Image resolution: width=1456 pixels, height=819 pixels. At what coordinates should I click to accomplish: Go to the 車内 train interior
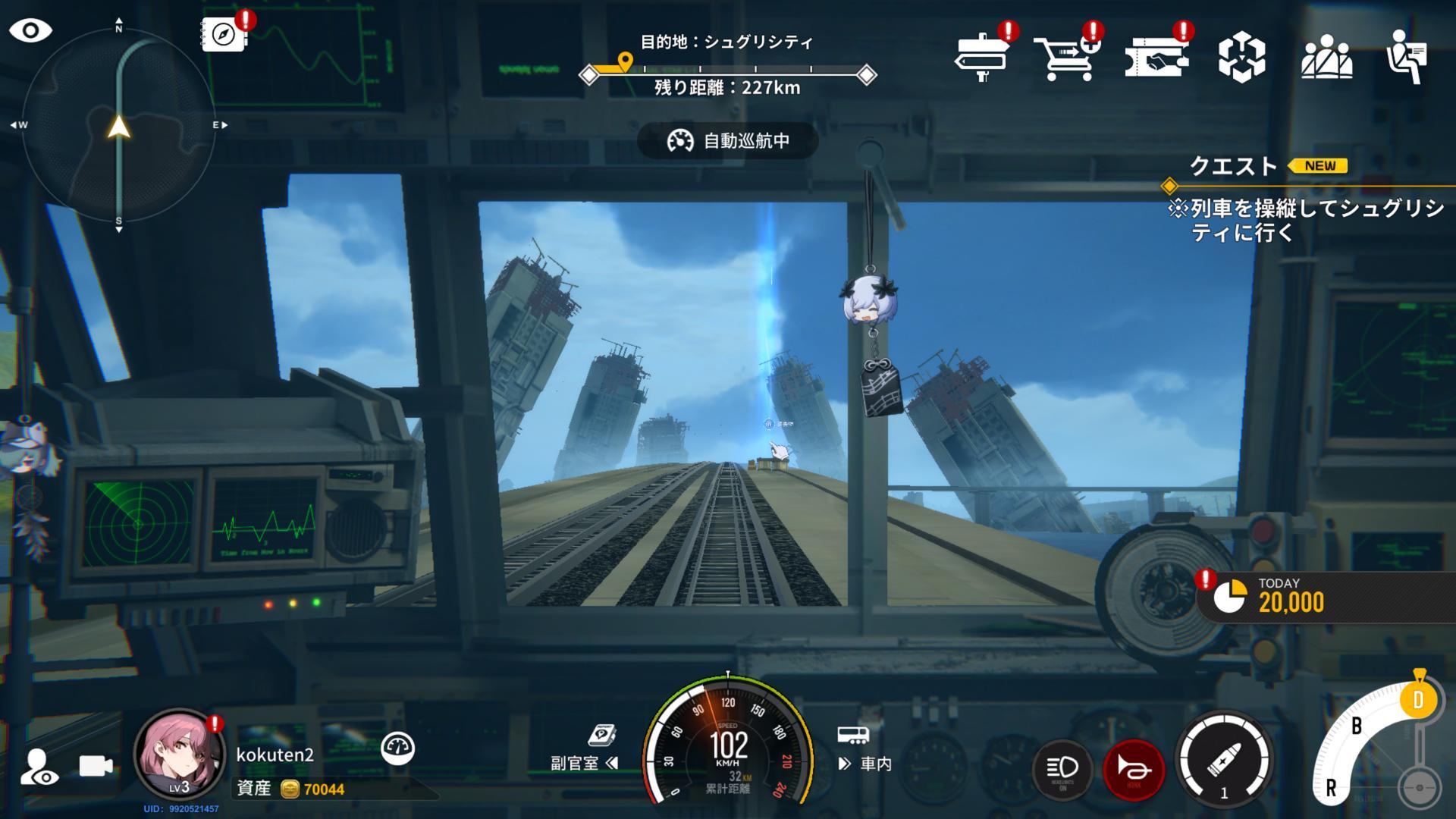[x=866, y=763]
